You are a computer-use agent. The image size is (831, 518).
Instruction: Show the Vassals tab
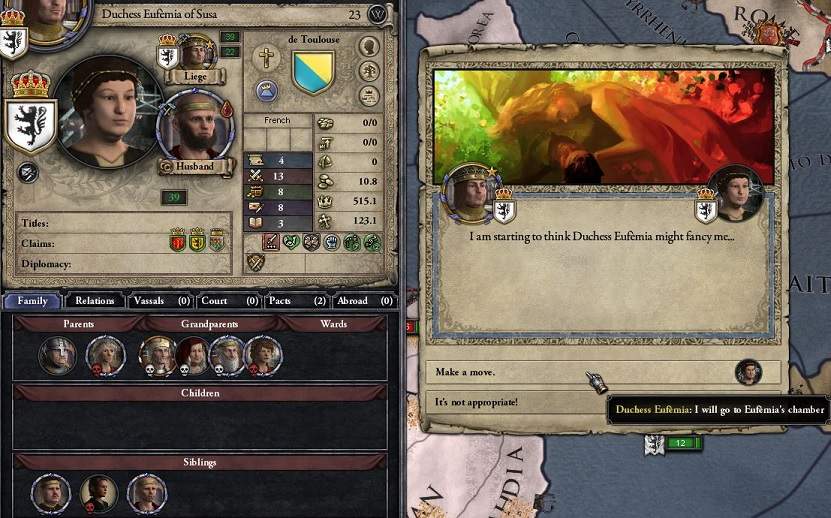point(160,300)
